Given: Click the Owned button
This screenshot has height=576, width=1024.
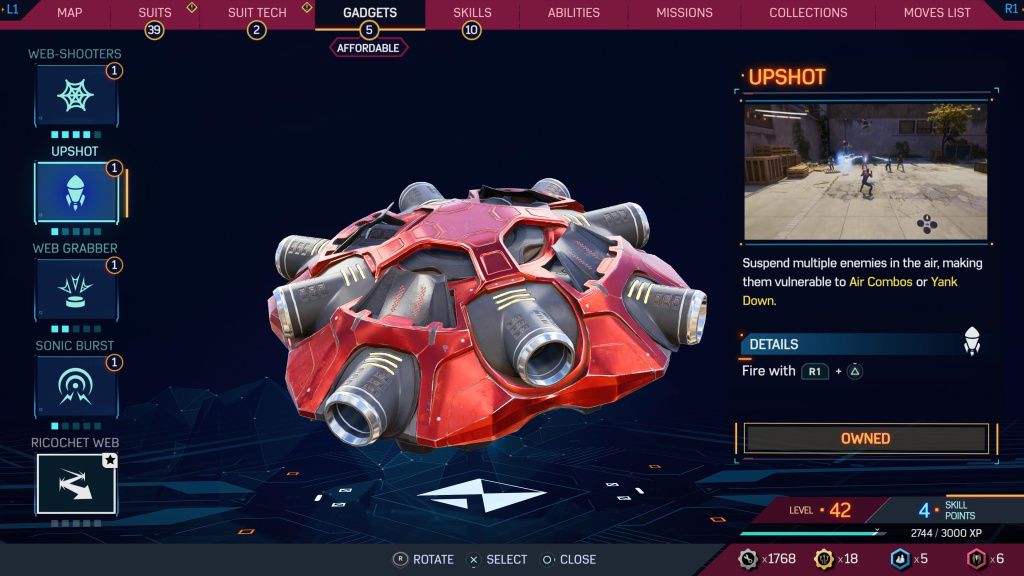Looking at the screenshot, I should 865,438.
